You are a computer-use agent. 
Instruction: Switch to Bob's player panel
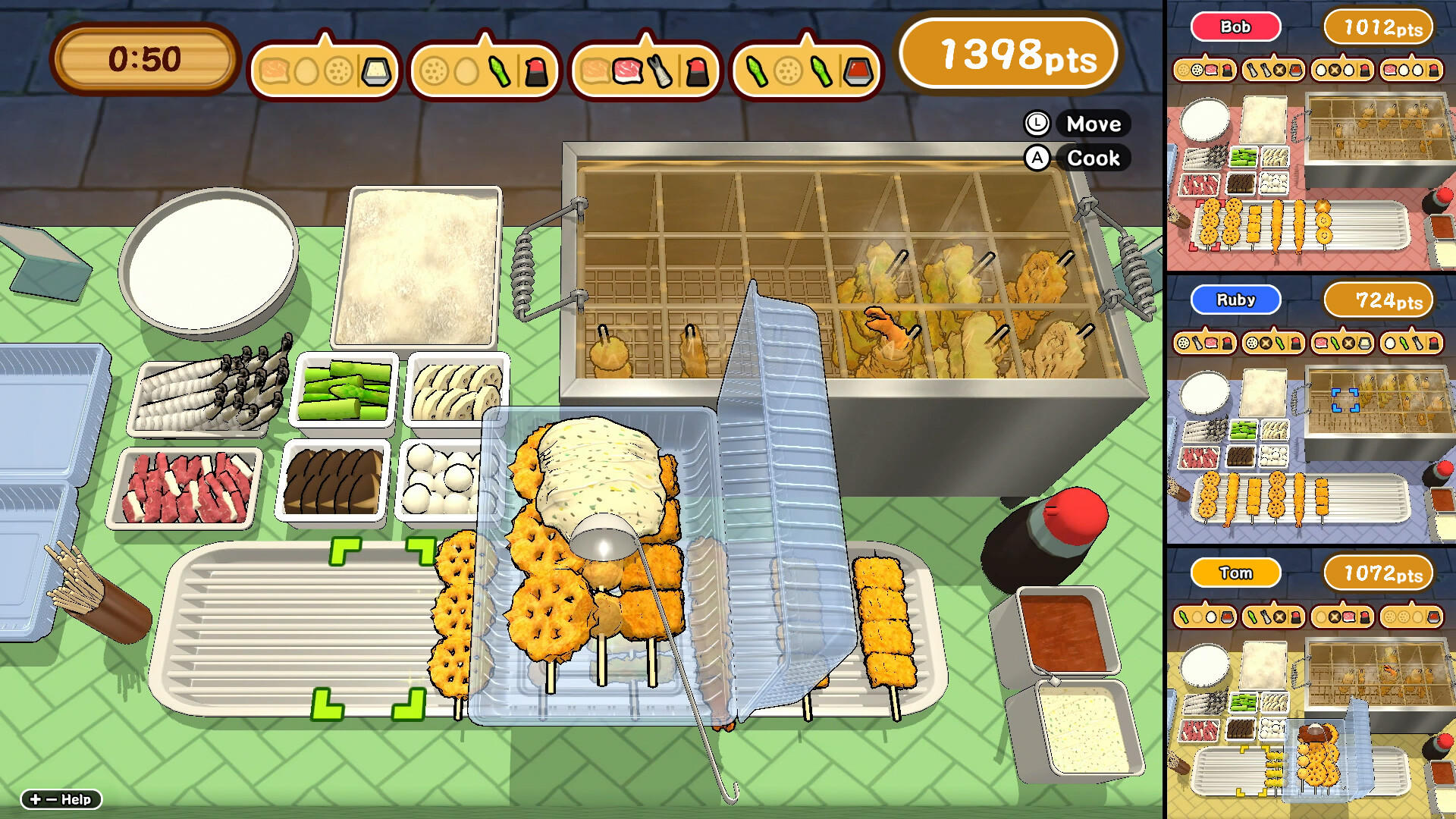[1236, 27]
